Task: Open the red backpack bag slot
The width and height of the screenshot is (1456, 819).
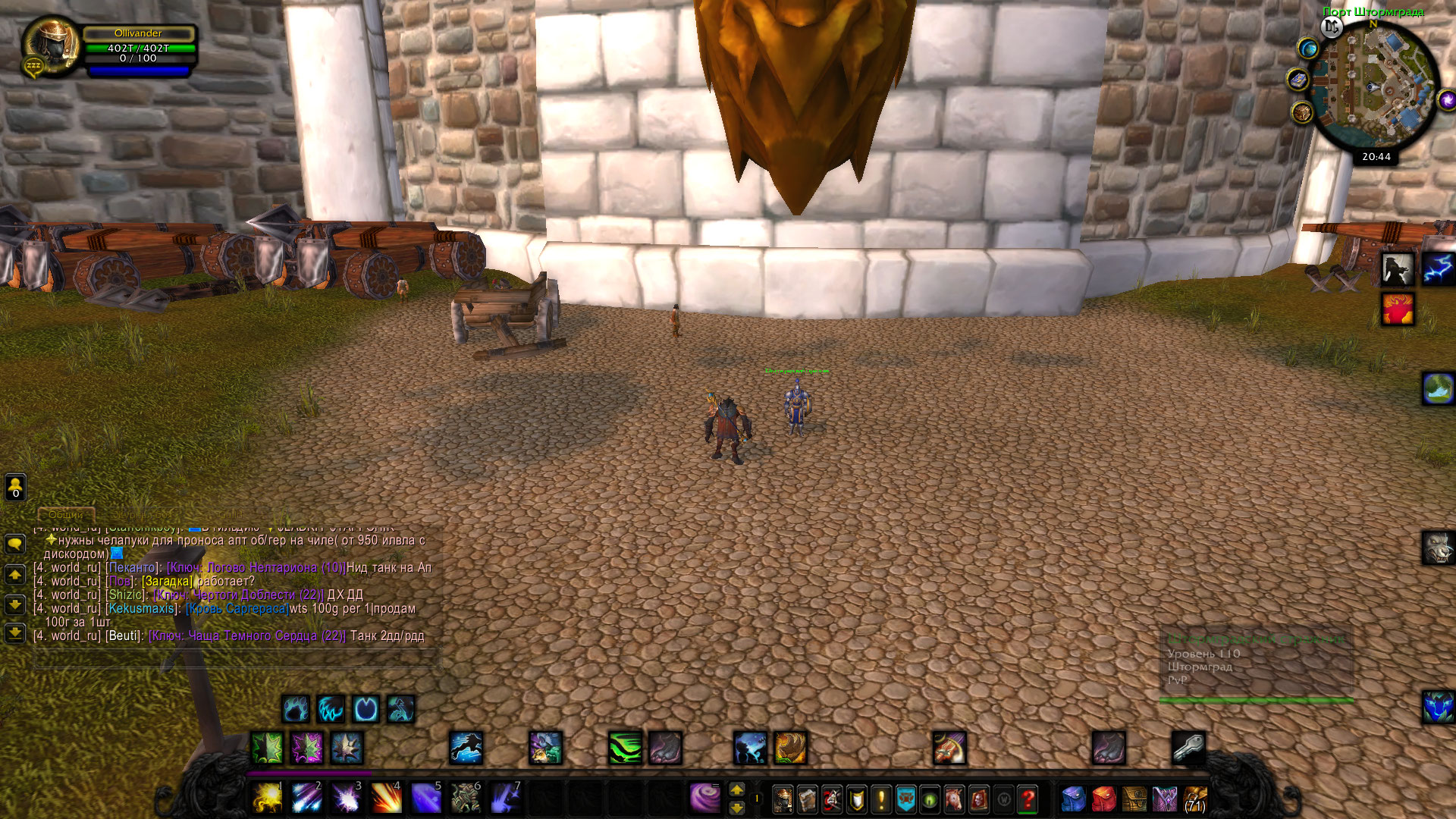Action: 1103,799
